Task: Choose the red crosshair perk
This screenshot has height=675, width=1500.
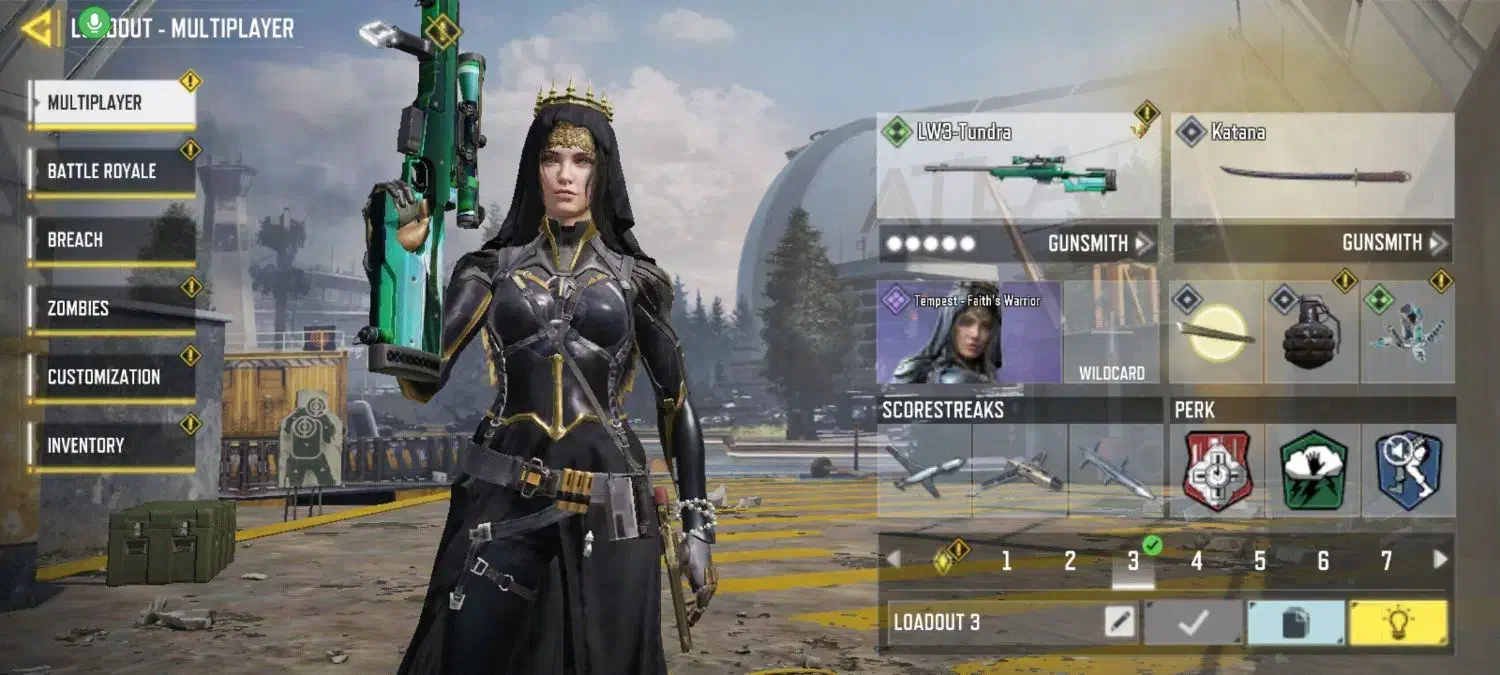Action: (1217, 470)
